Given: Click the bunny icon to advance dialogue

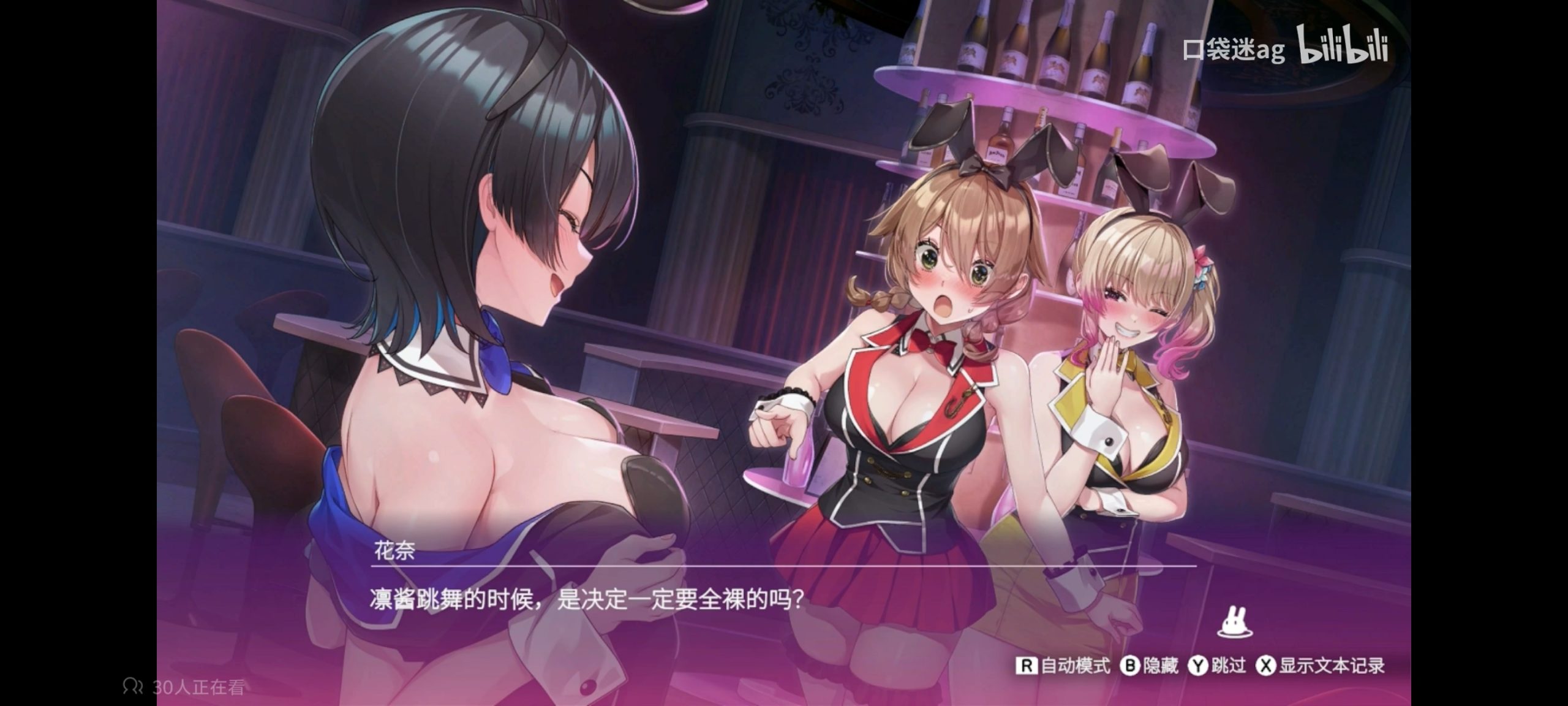Looking at the screenshot, I should pyautogui.click(x=1234, y=623).
